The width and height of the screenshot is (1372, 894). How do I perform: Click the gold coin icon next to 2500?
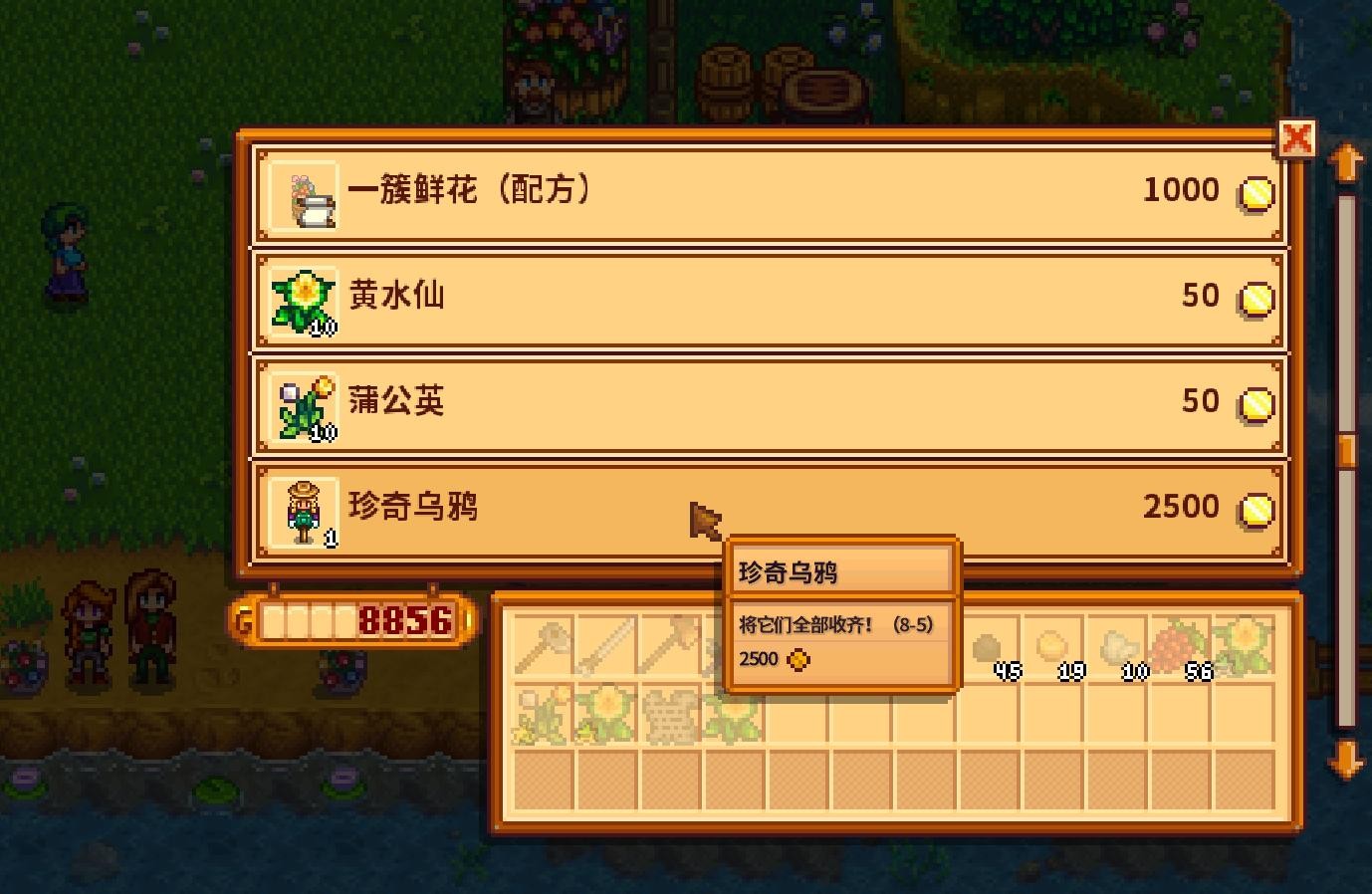point(1255,508)
